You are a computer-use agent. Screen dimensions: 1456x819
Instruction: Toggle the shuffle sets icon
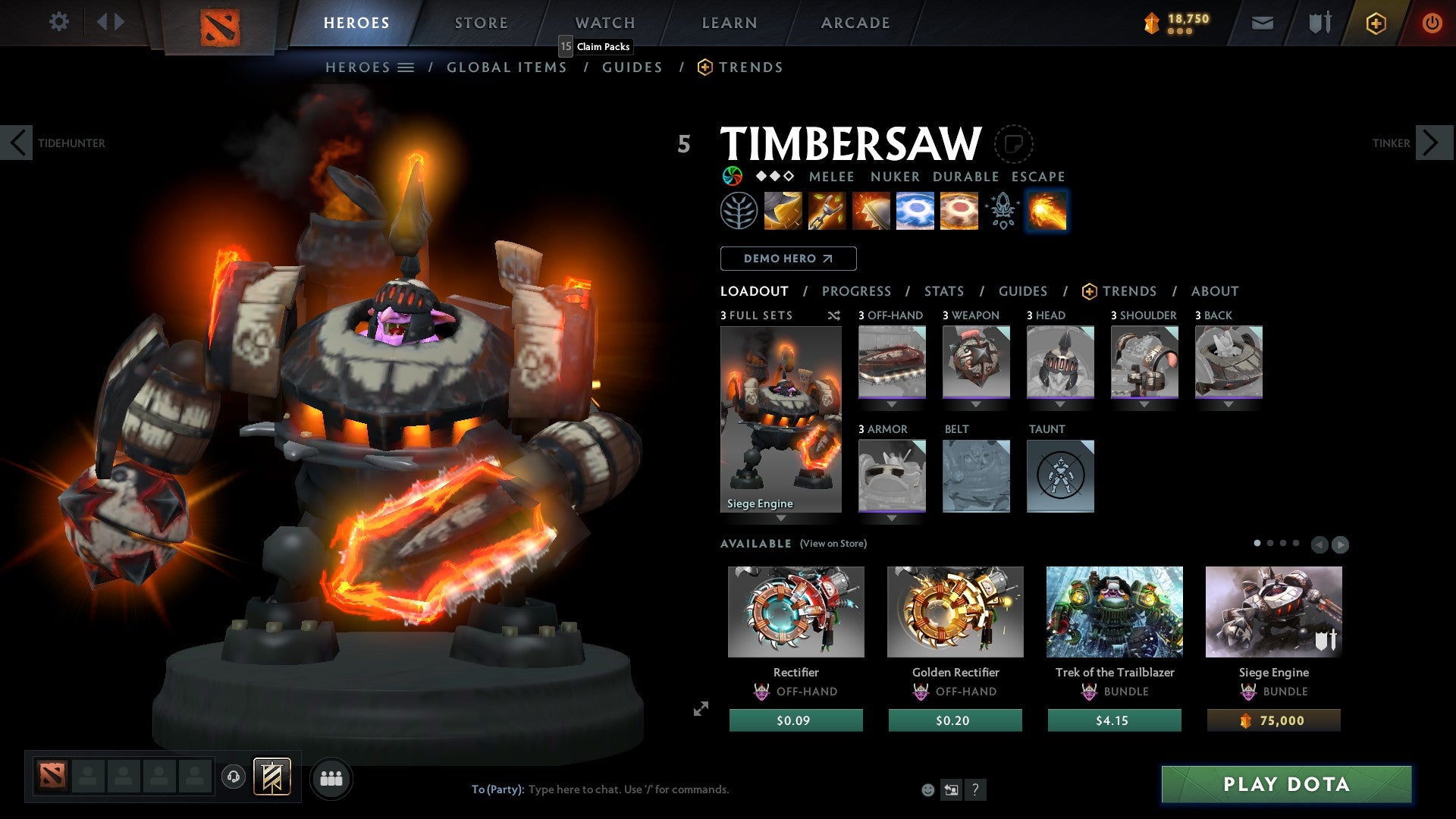[x=834, y=315]
